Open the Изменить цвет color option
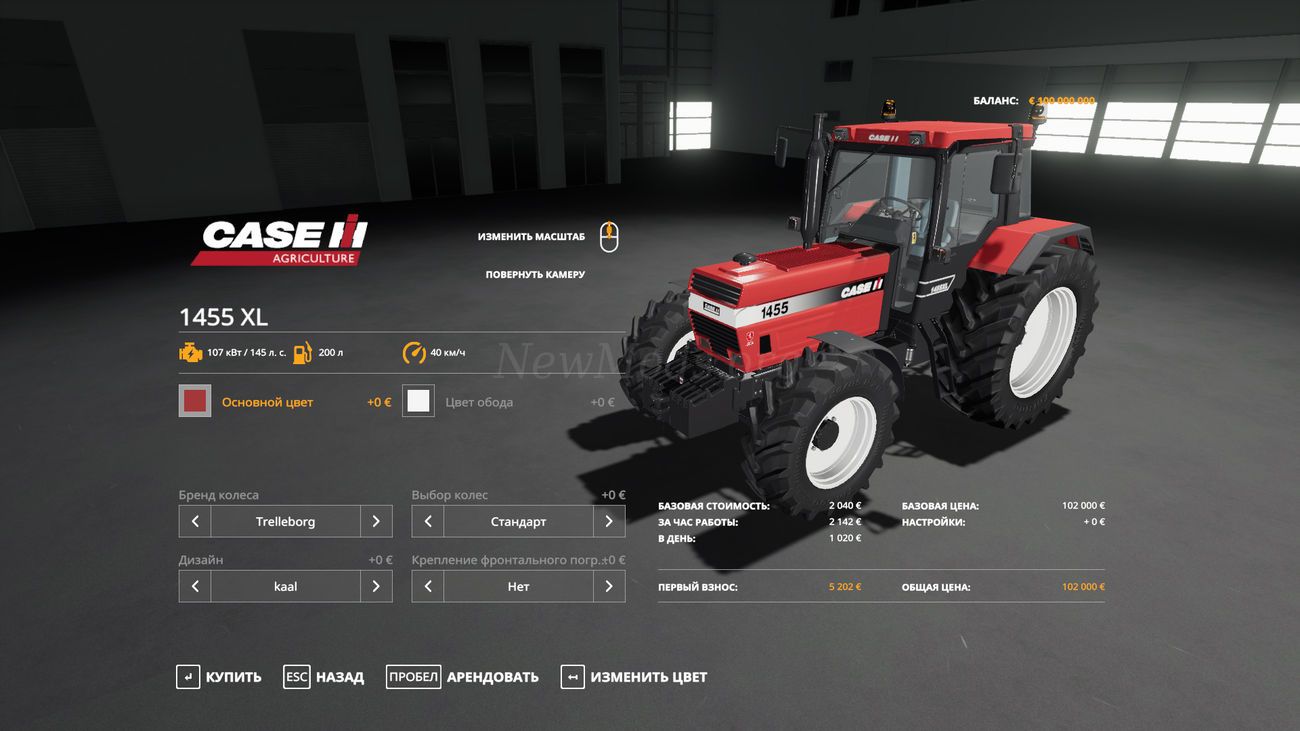 click(x=634, y=677)
